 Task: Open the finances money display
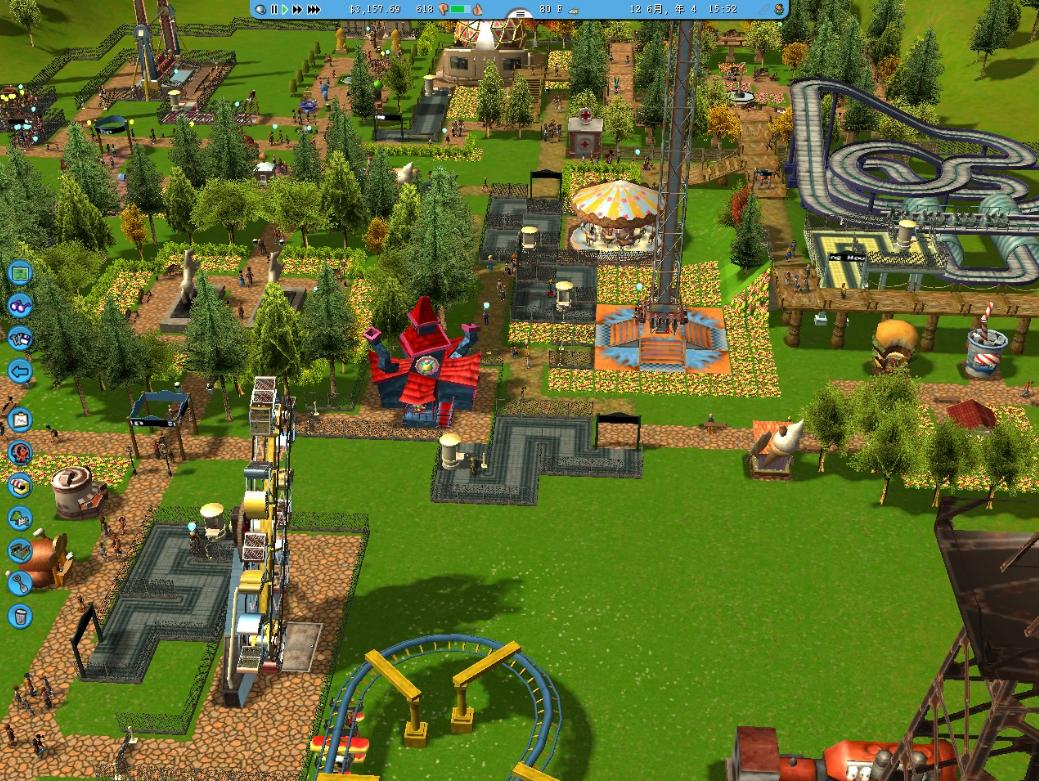pyautogui.click(x=375, y=9)
